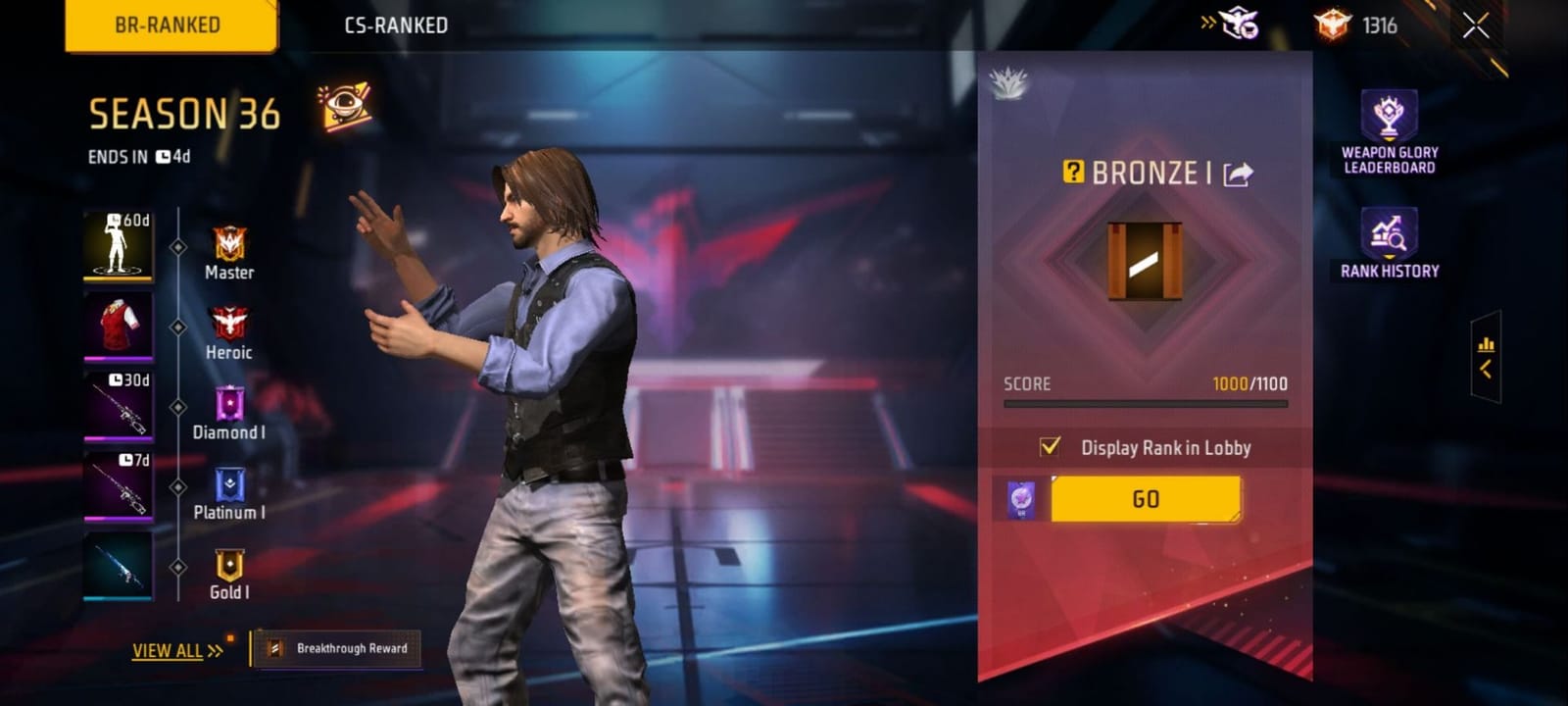Click the 60d character outfit reward thumbnail
1568x706 pixels.
click(119, 247)
